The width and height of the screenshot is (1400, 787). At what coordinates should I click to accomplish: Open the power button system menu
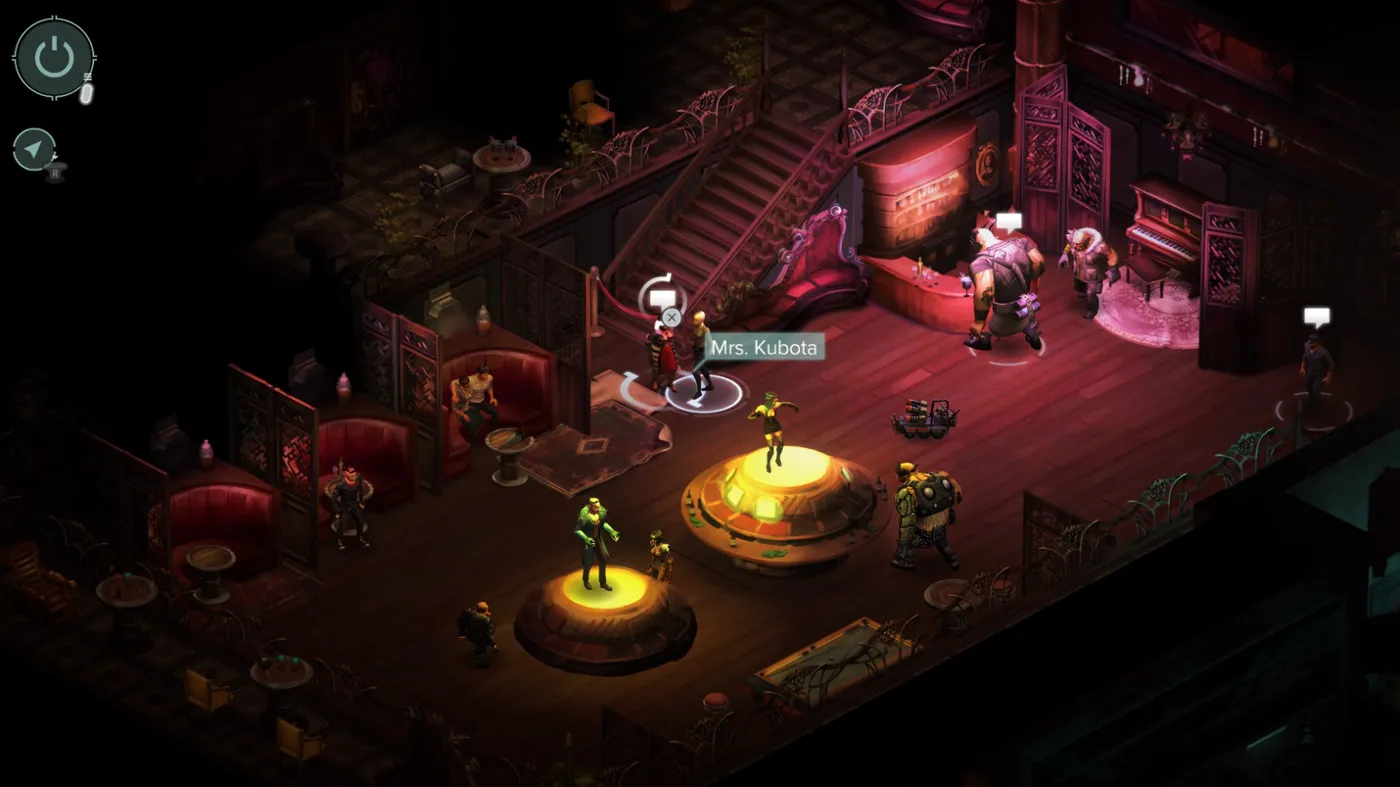click(x=54, y=58)
